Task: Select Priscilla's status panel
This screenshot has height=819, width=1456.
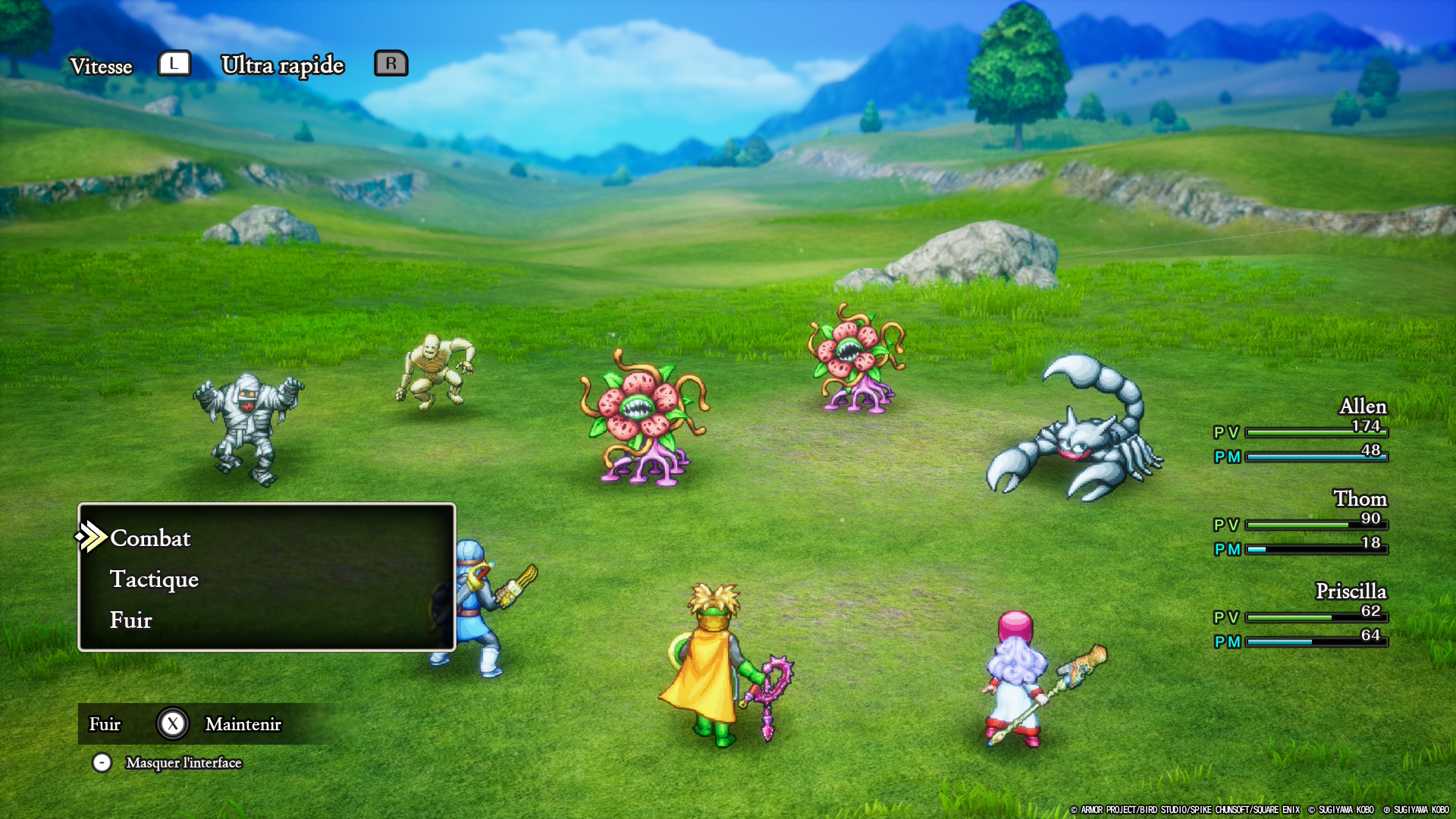Action: [1301, 615]
